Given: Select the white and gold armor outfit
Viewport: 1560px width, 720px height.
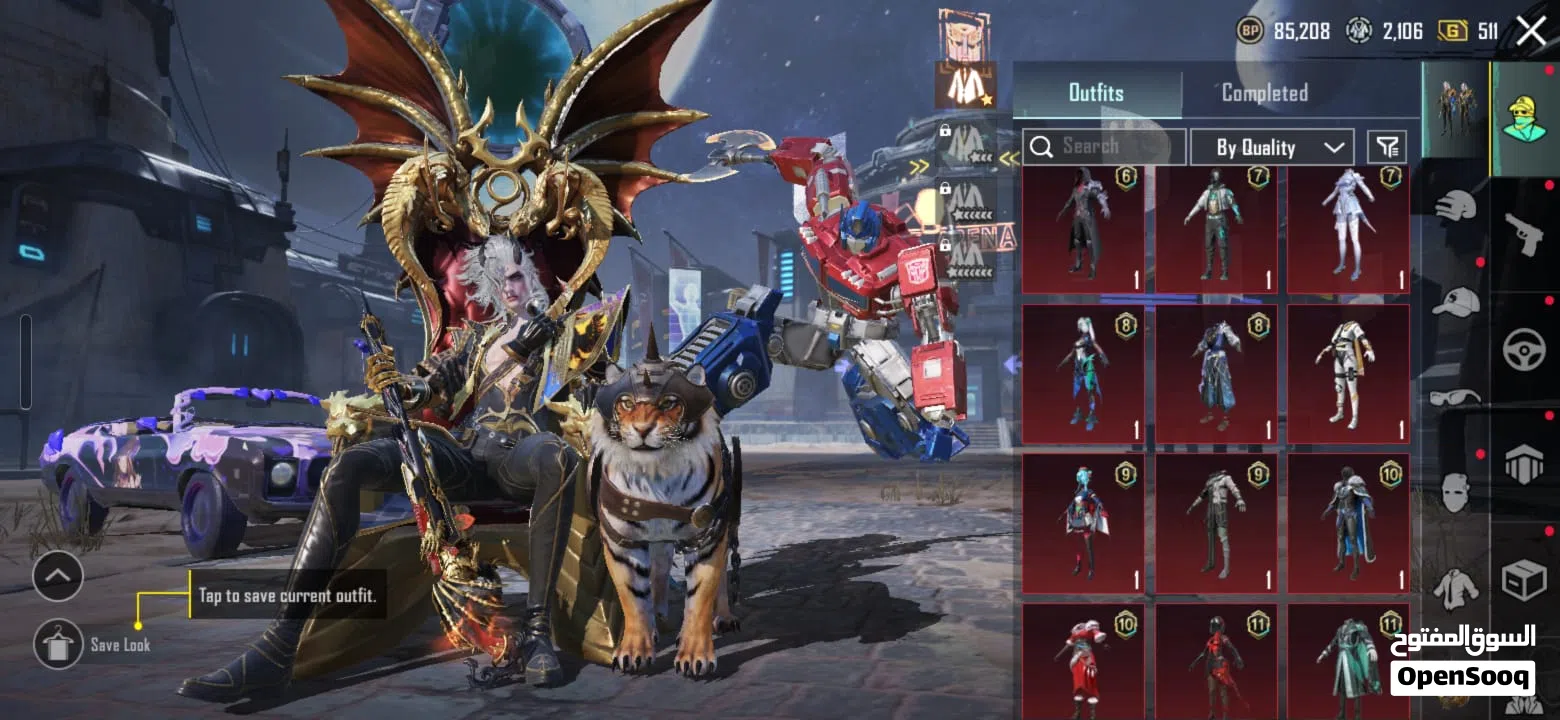Looking at the screenshot, I should [1347, 374].
